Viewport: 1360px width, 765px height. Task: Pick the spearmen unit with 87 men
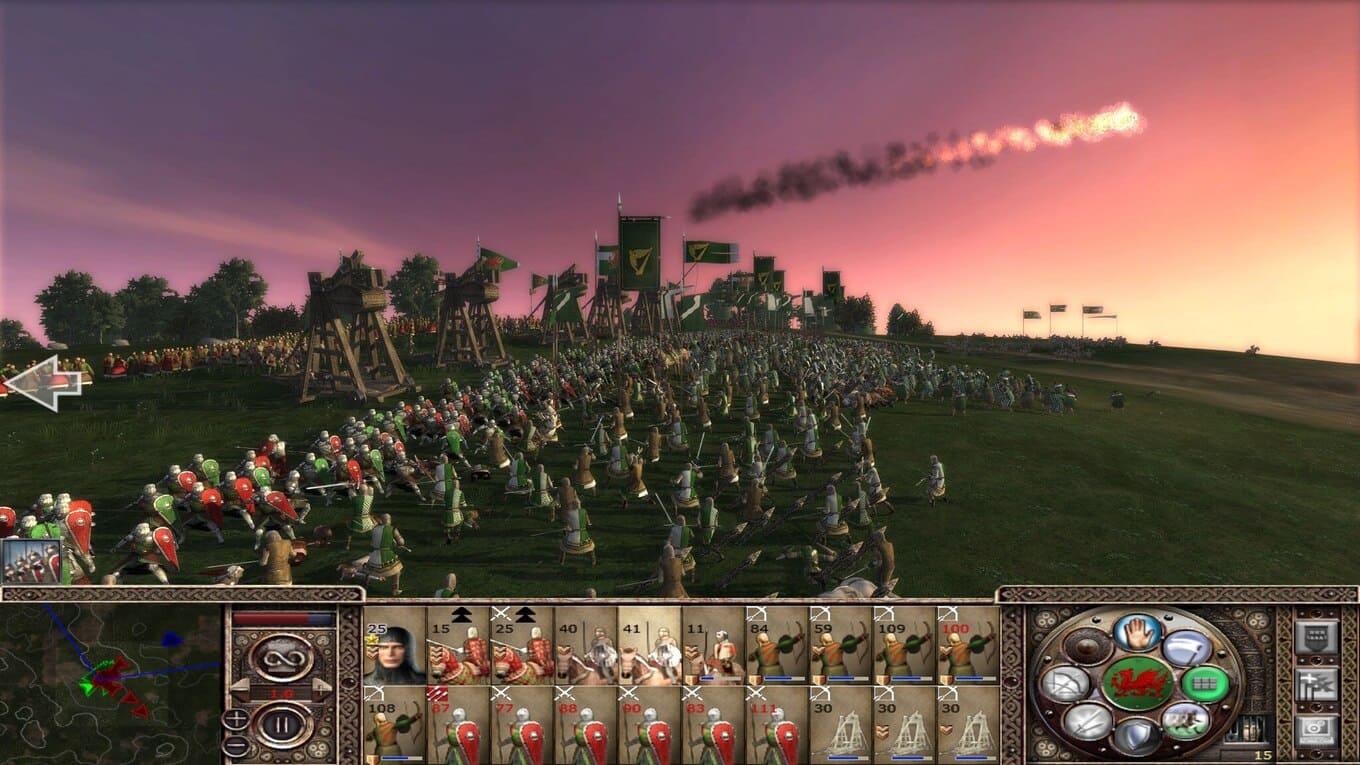458,724
